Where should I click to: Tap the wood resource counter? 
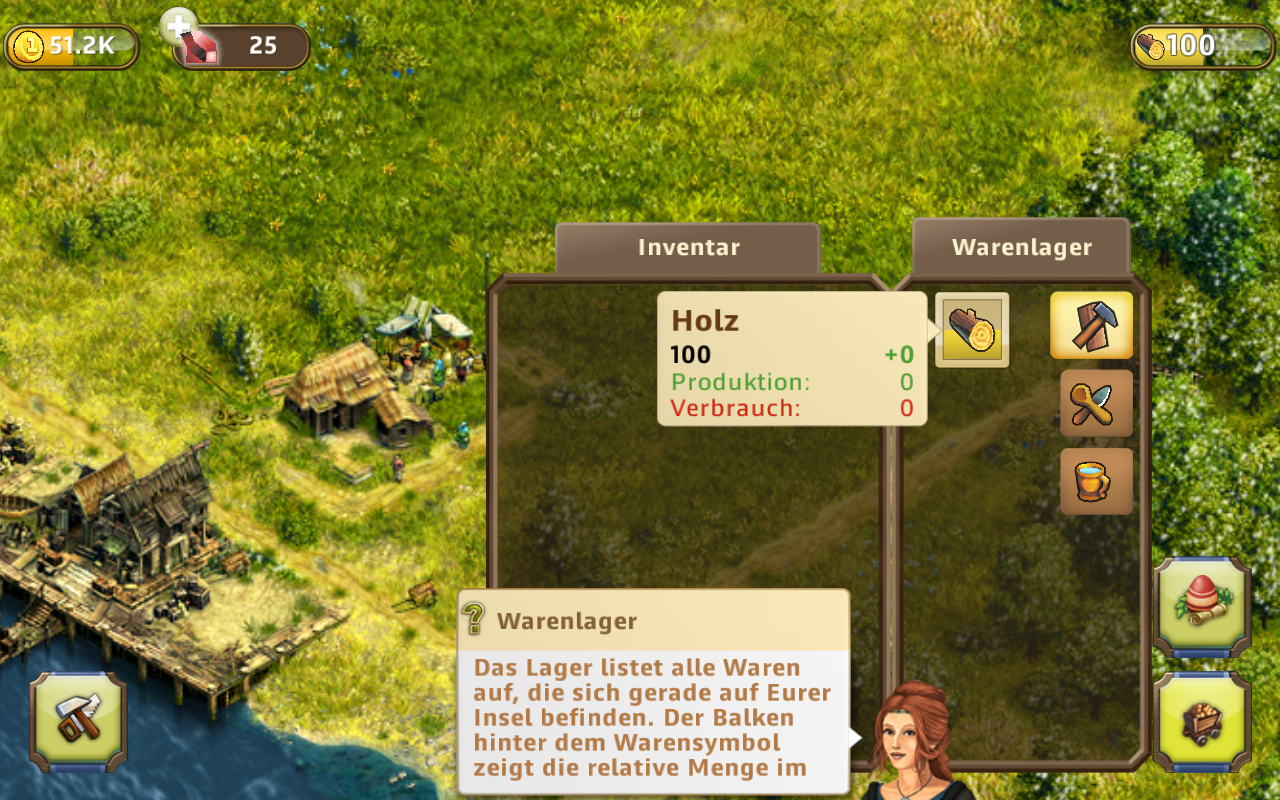(x=1189, y=46)
